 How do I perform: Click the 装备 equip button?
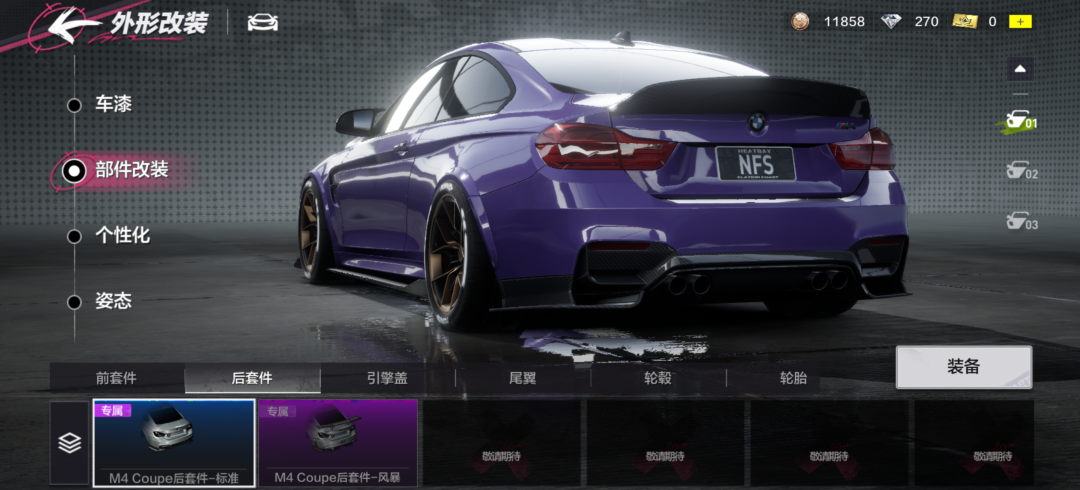click(x=963, y=367)
